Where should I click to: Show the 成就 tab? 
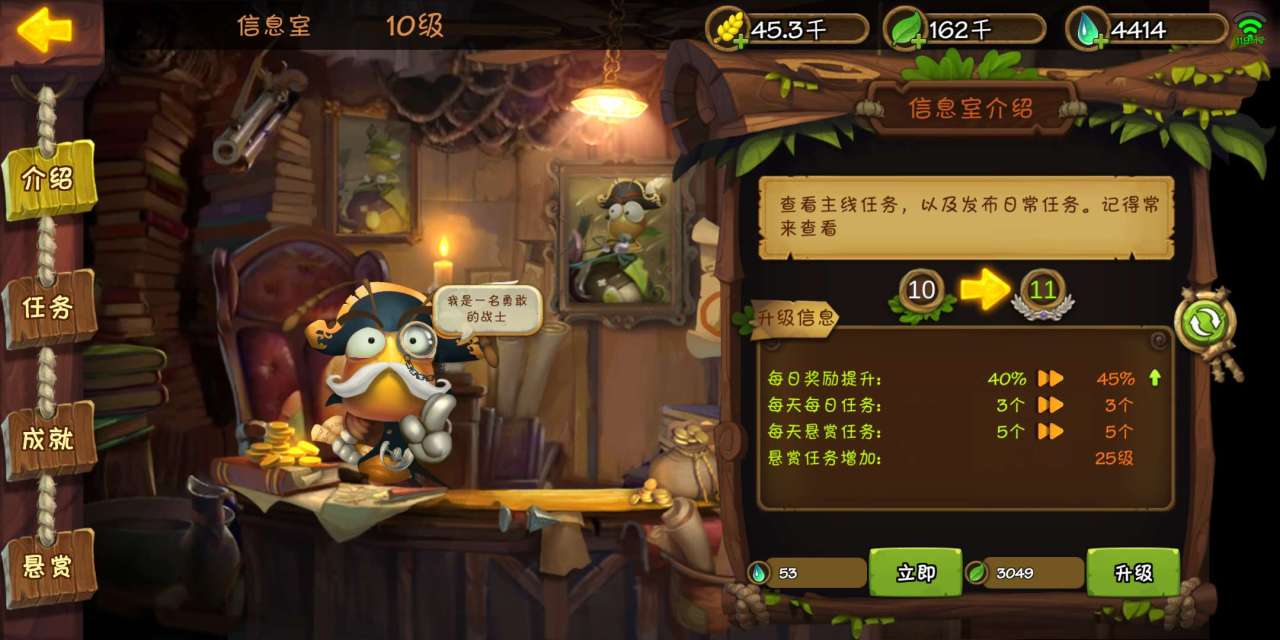(48, 438)
